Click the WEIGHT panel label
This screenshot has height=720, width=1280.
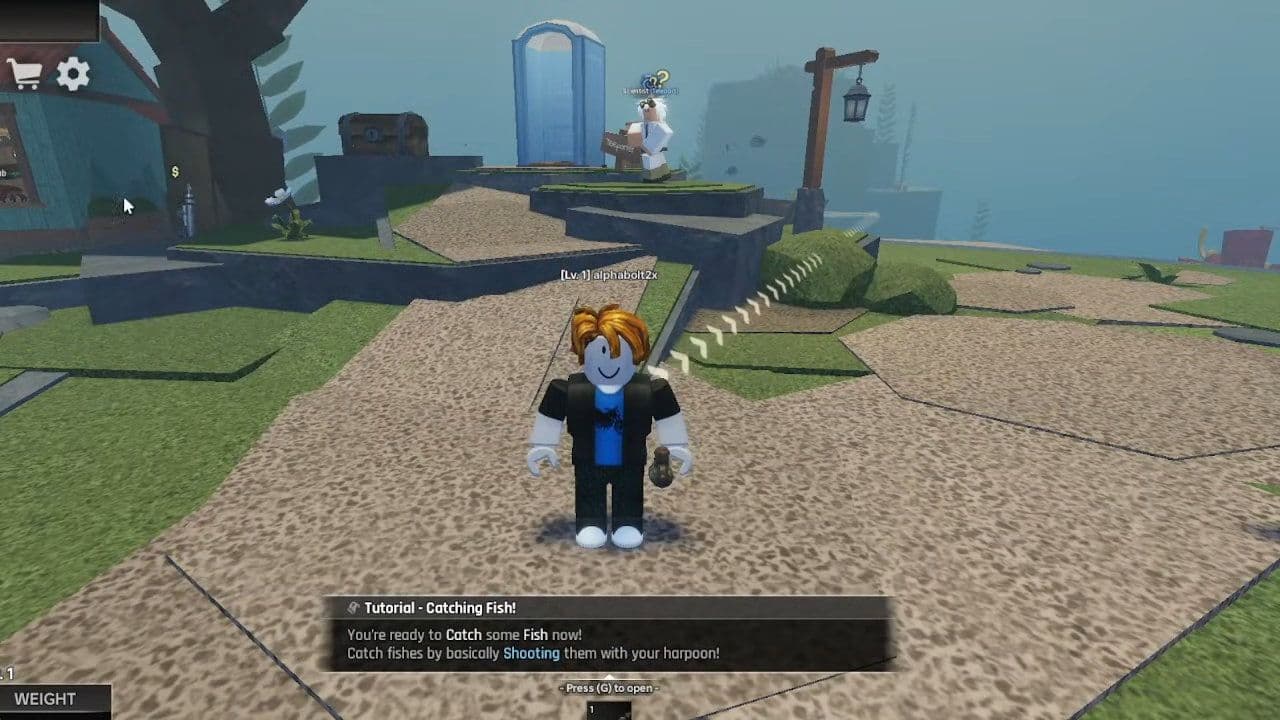46,699
